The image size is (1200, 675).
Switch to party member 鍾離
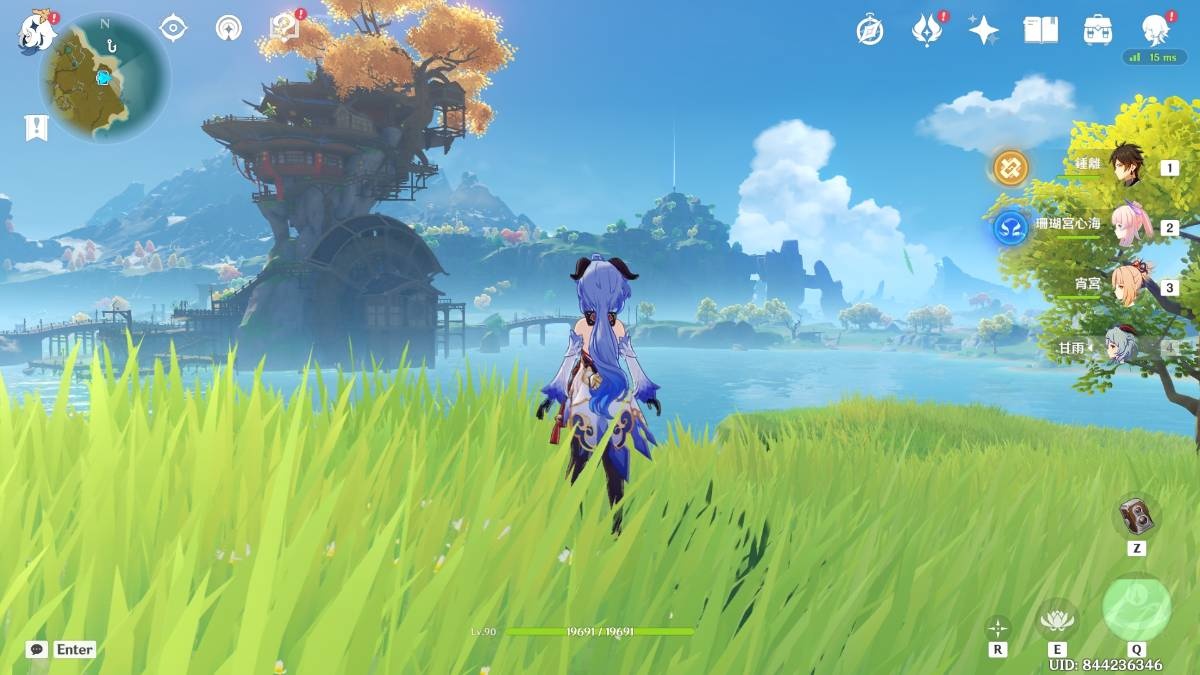(x=1127, y=166)
